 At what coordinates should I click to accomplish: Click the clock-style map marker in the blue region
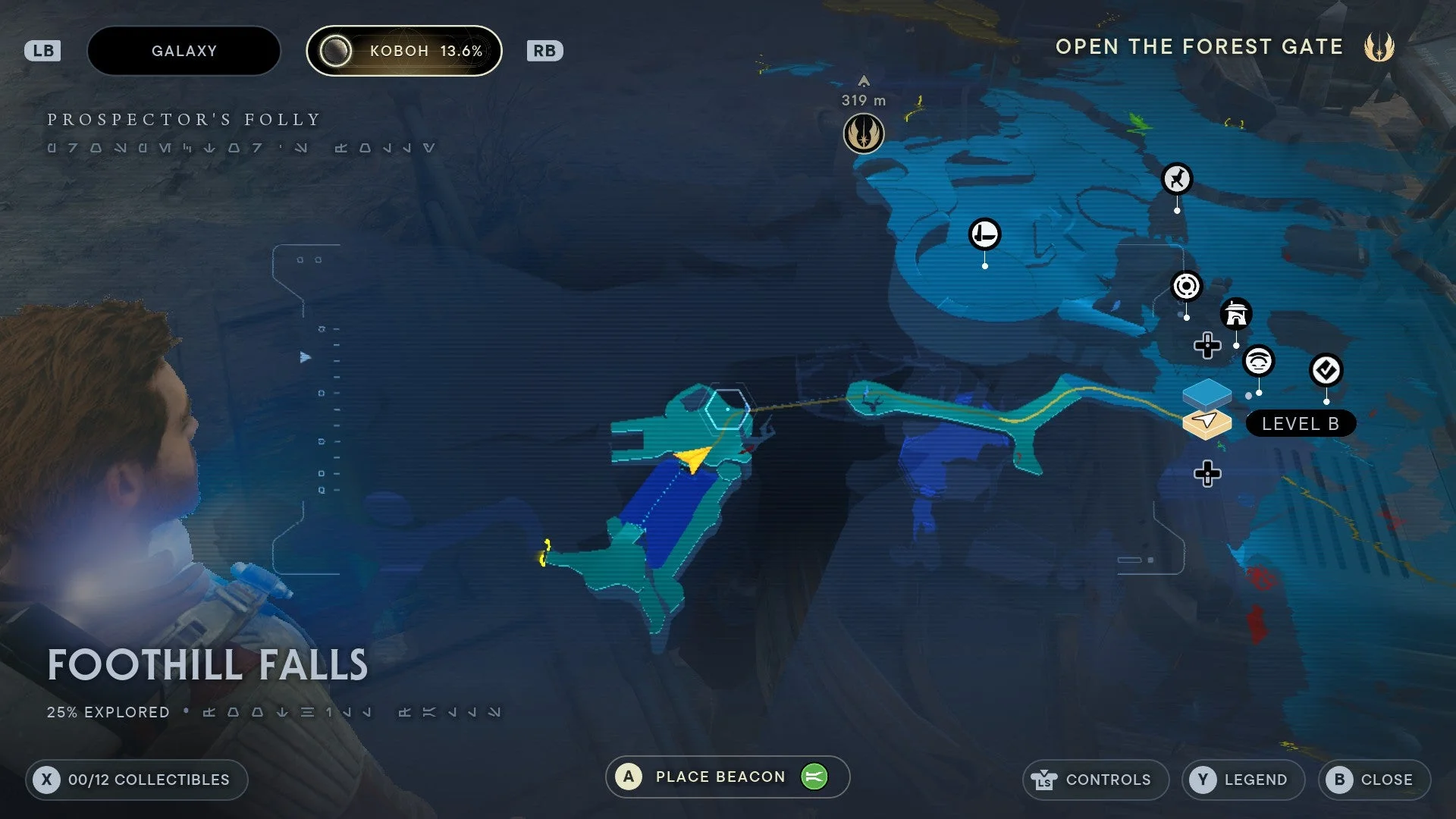984,234
